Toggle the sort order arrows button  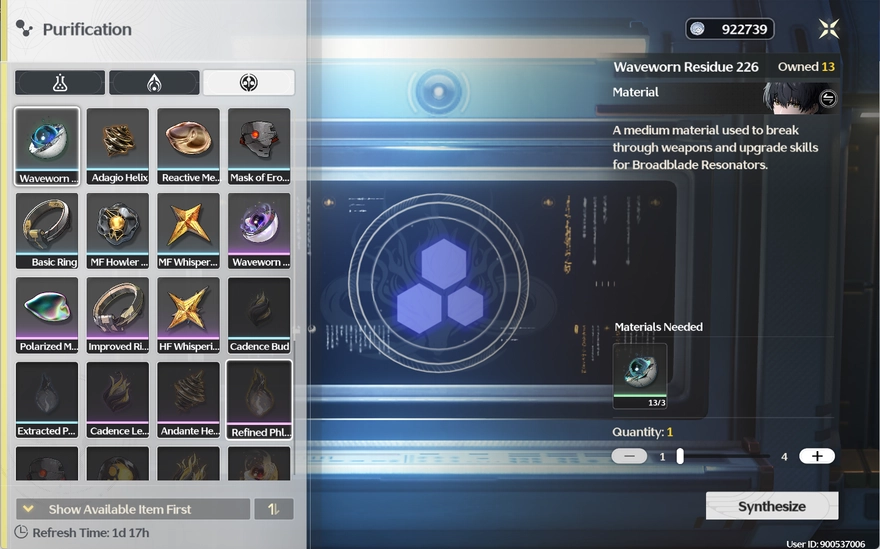(x=273, y=509)
